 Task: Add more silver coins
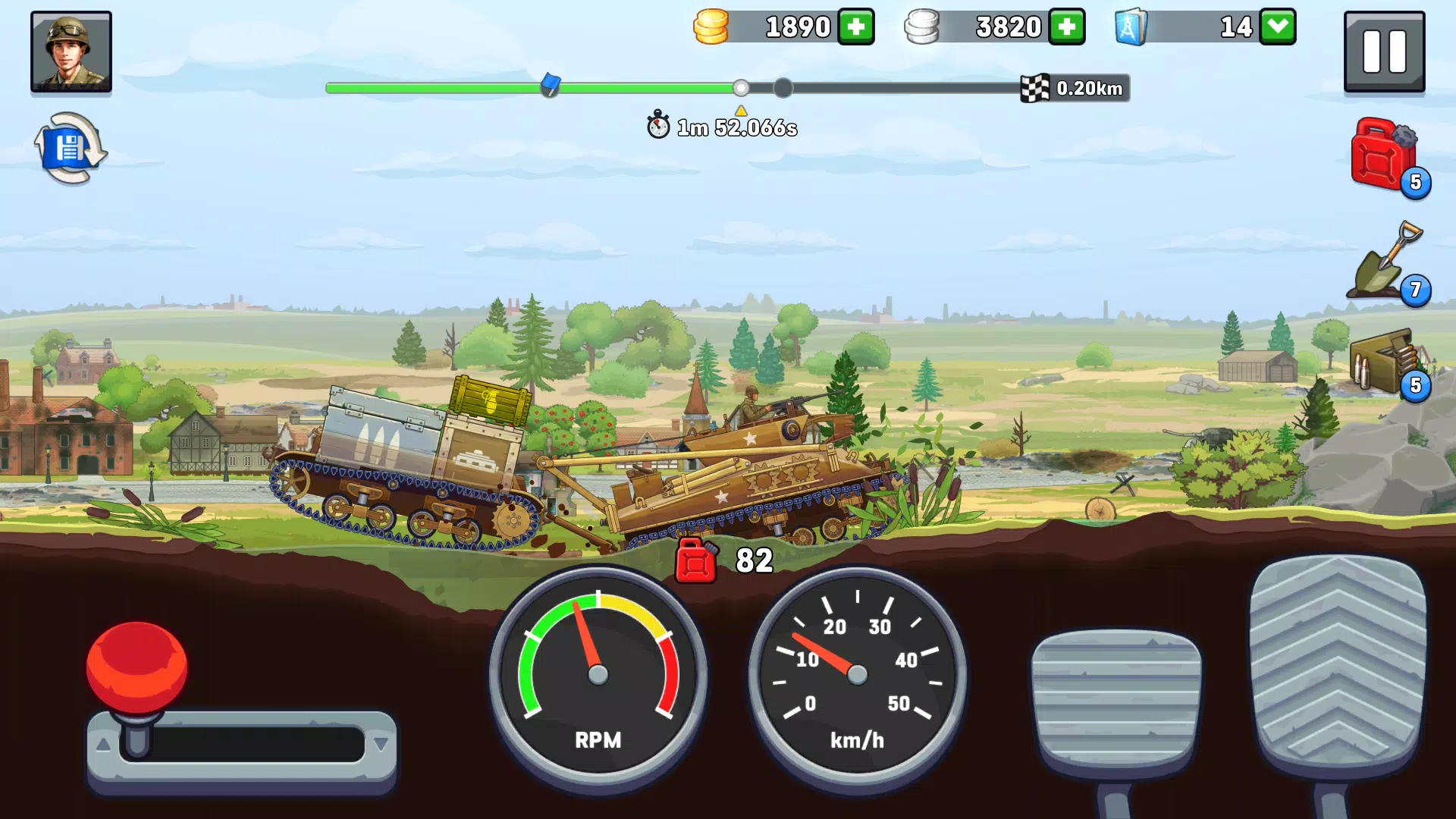tap(1068, 27)
